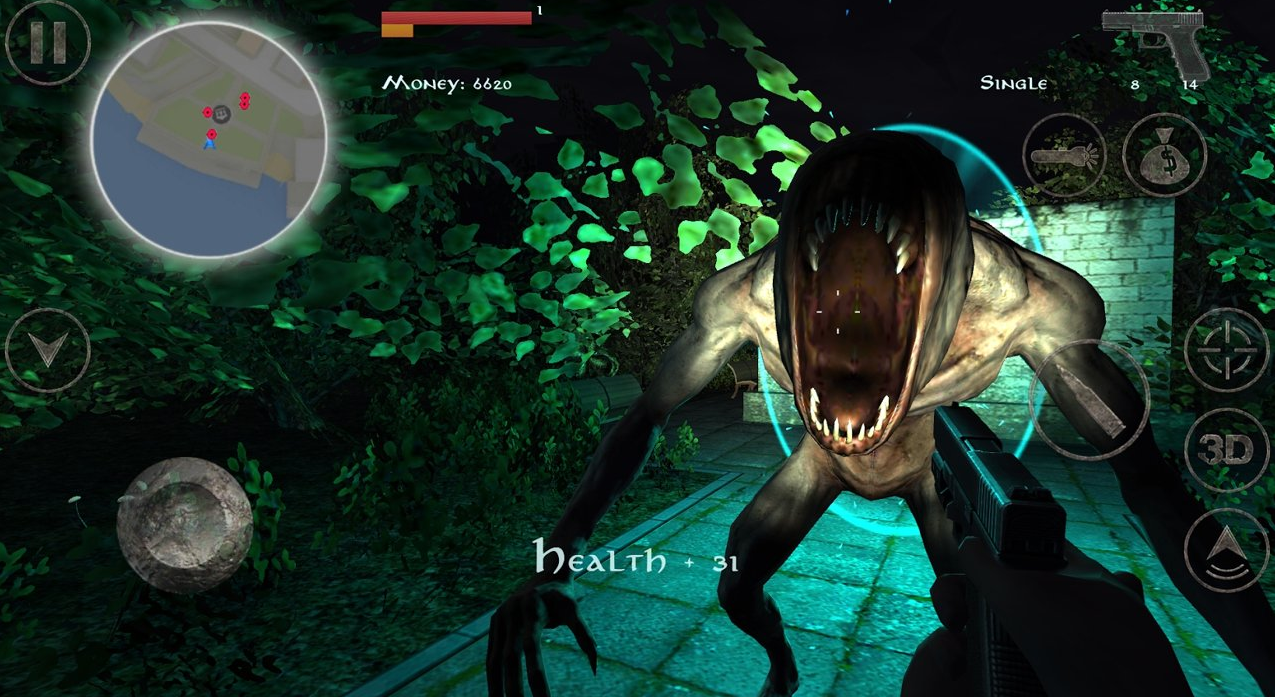
Task: Tap the up arrow jump button
Action: 1226,551
